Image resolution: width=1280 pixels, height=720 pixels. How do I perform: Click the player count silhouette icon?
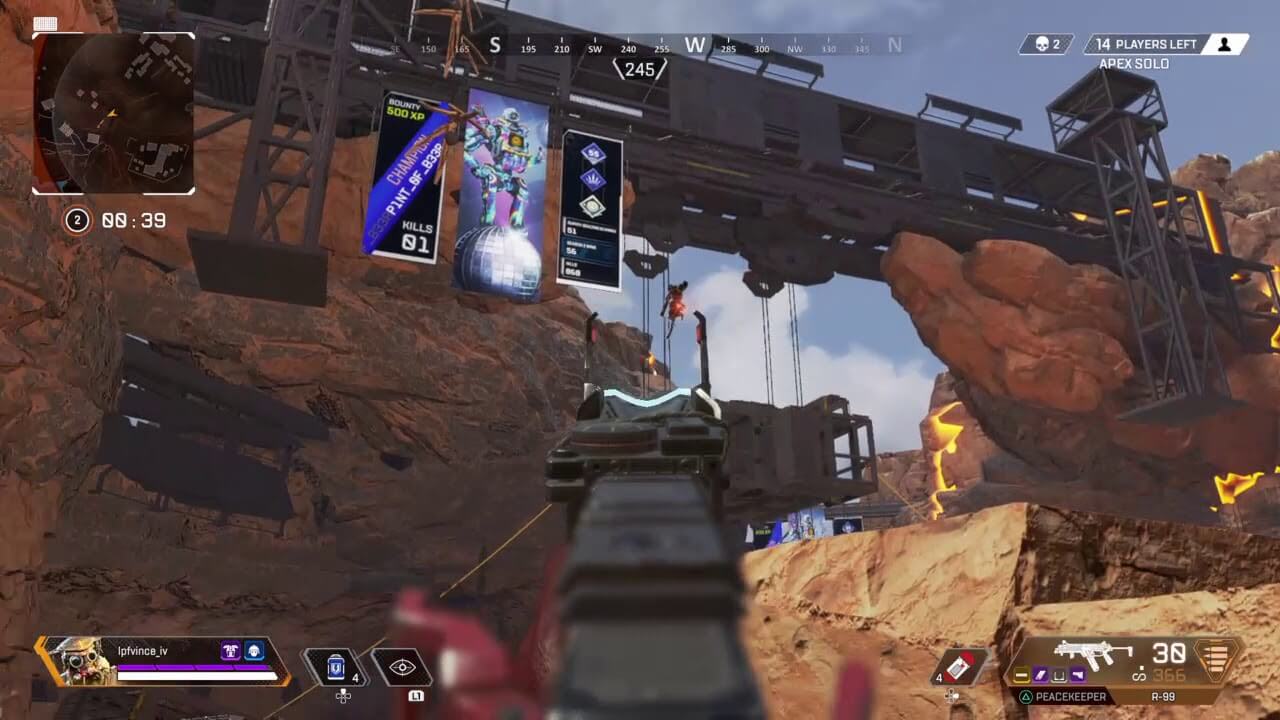coord(1225,44)
